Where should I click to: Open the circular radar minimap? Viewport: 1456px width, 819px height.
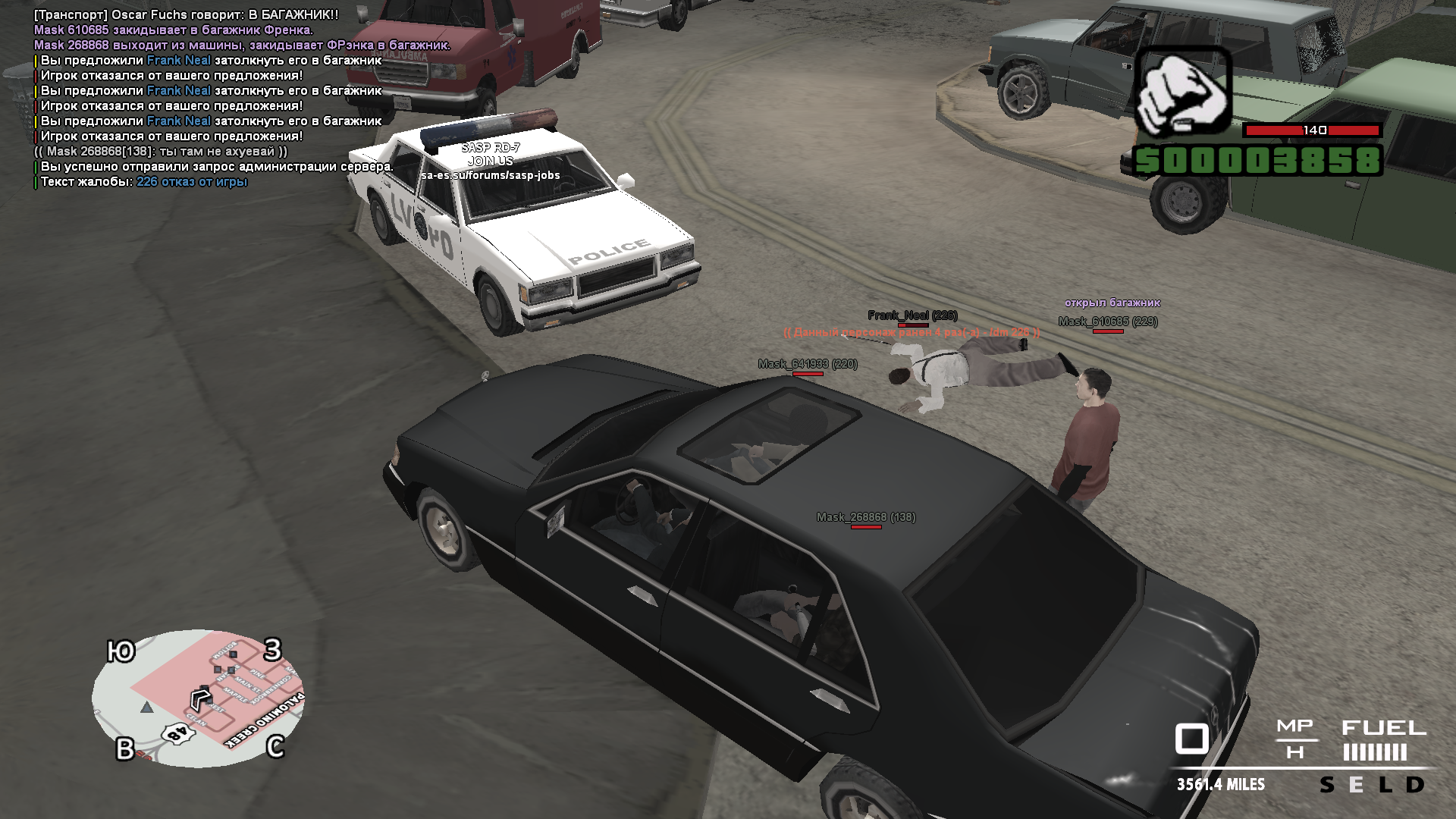[x=199, y=698]
